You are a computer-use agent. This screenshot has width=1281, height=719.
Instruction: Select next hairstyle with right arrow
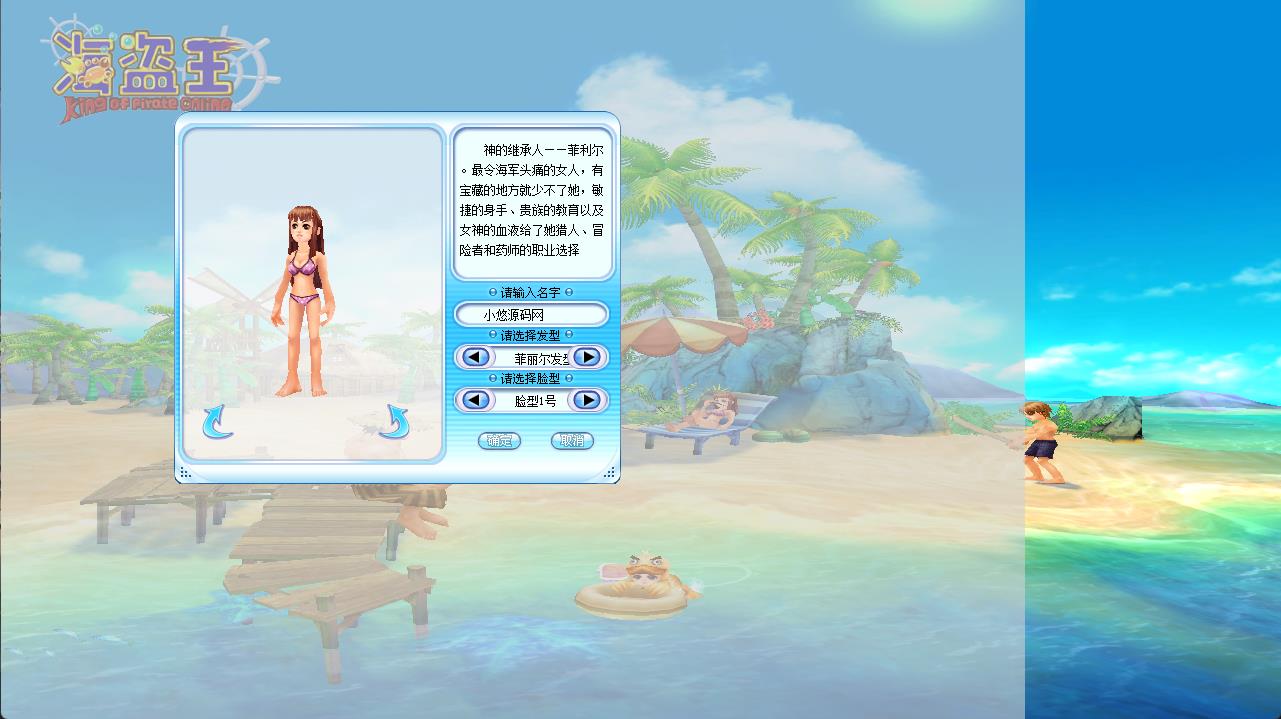click(588, 357)
